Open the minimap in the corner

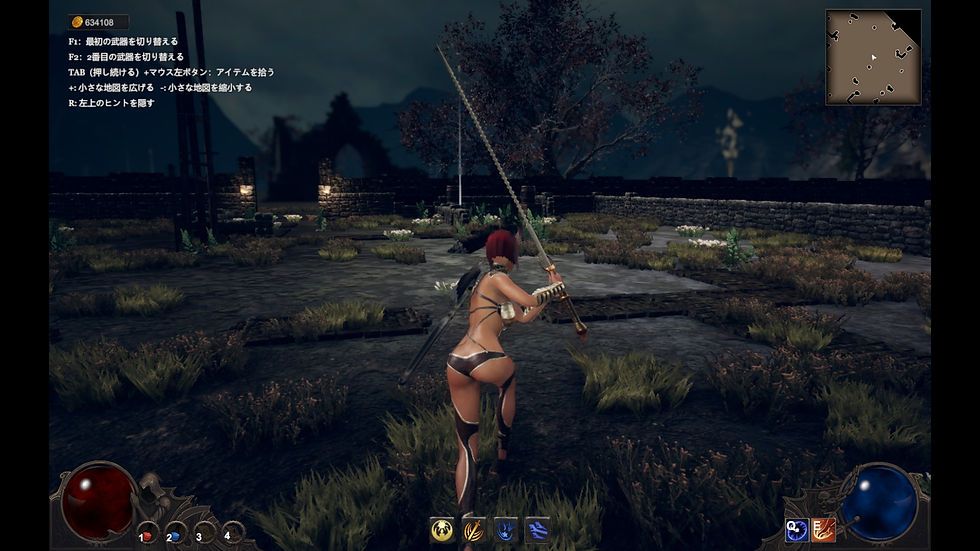coord(873,57)
